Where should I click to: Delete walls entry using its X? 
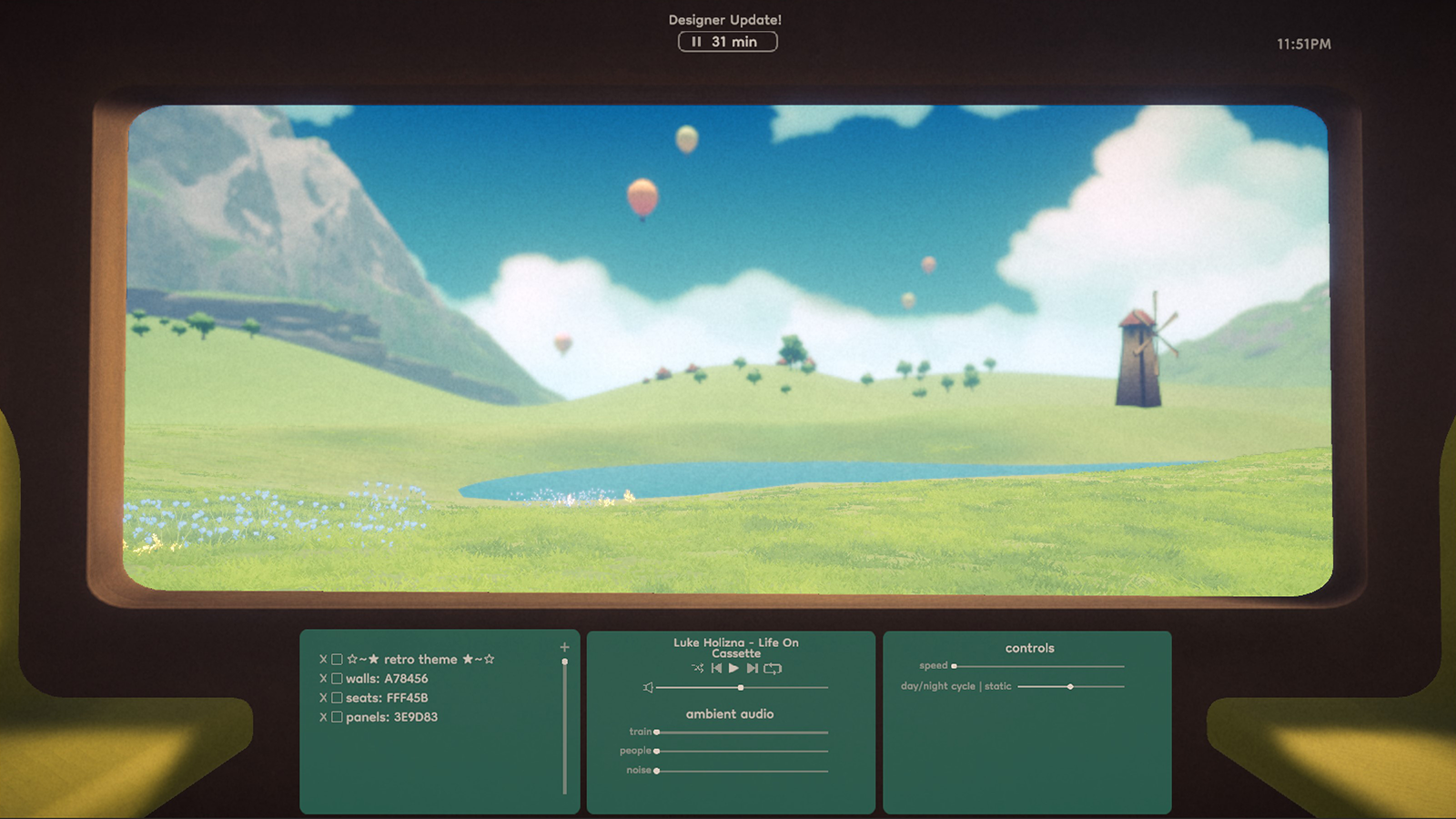pyautogui.click(x=321, y=678)
